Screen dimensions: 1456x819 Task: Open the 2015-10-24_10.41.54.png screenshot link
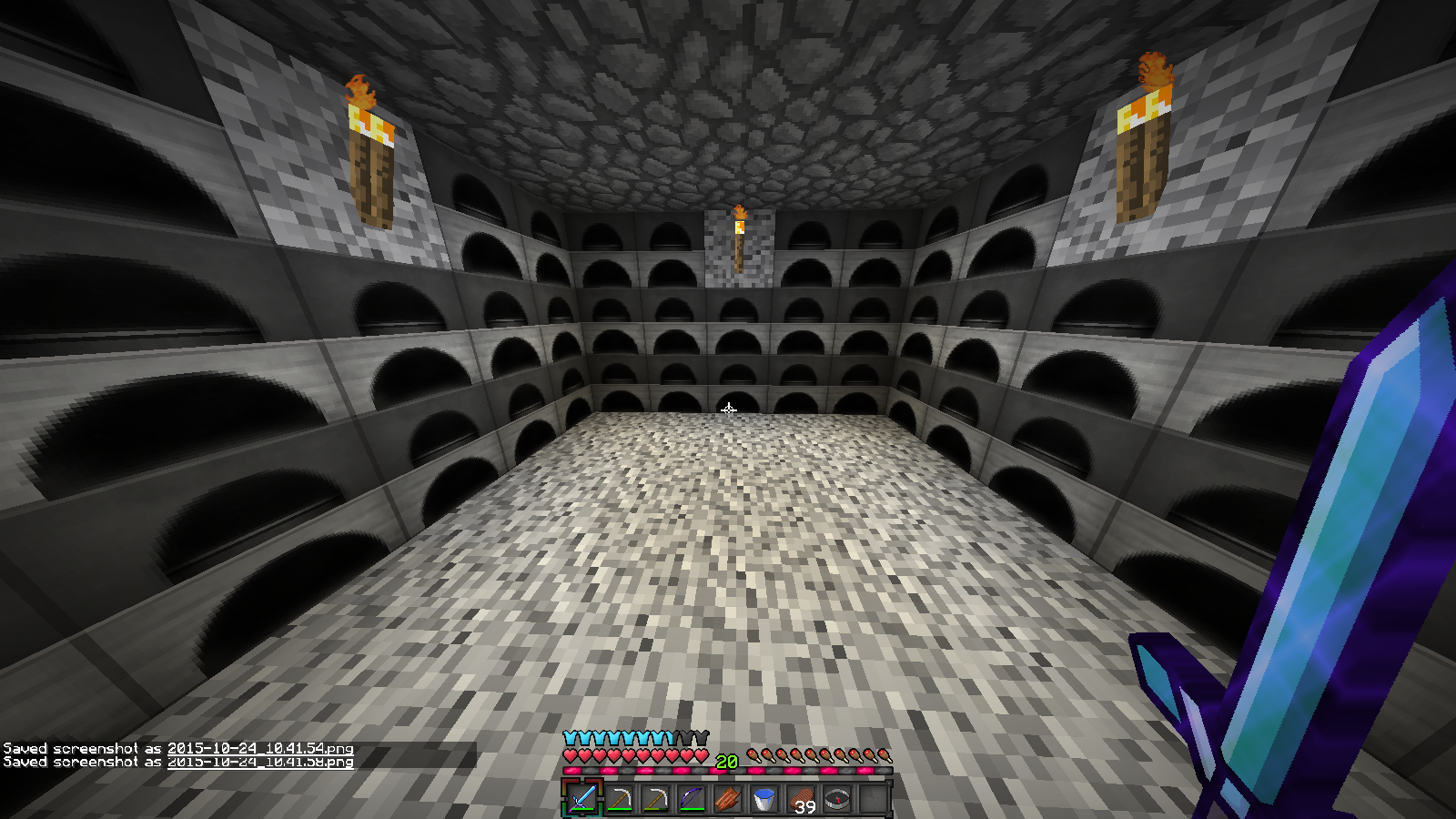coord(260,748)
